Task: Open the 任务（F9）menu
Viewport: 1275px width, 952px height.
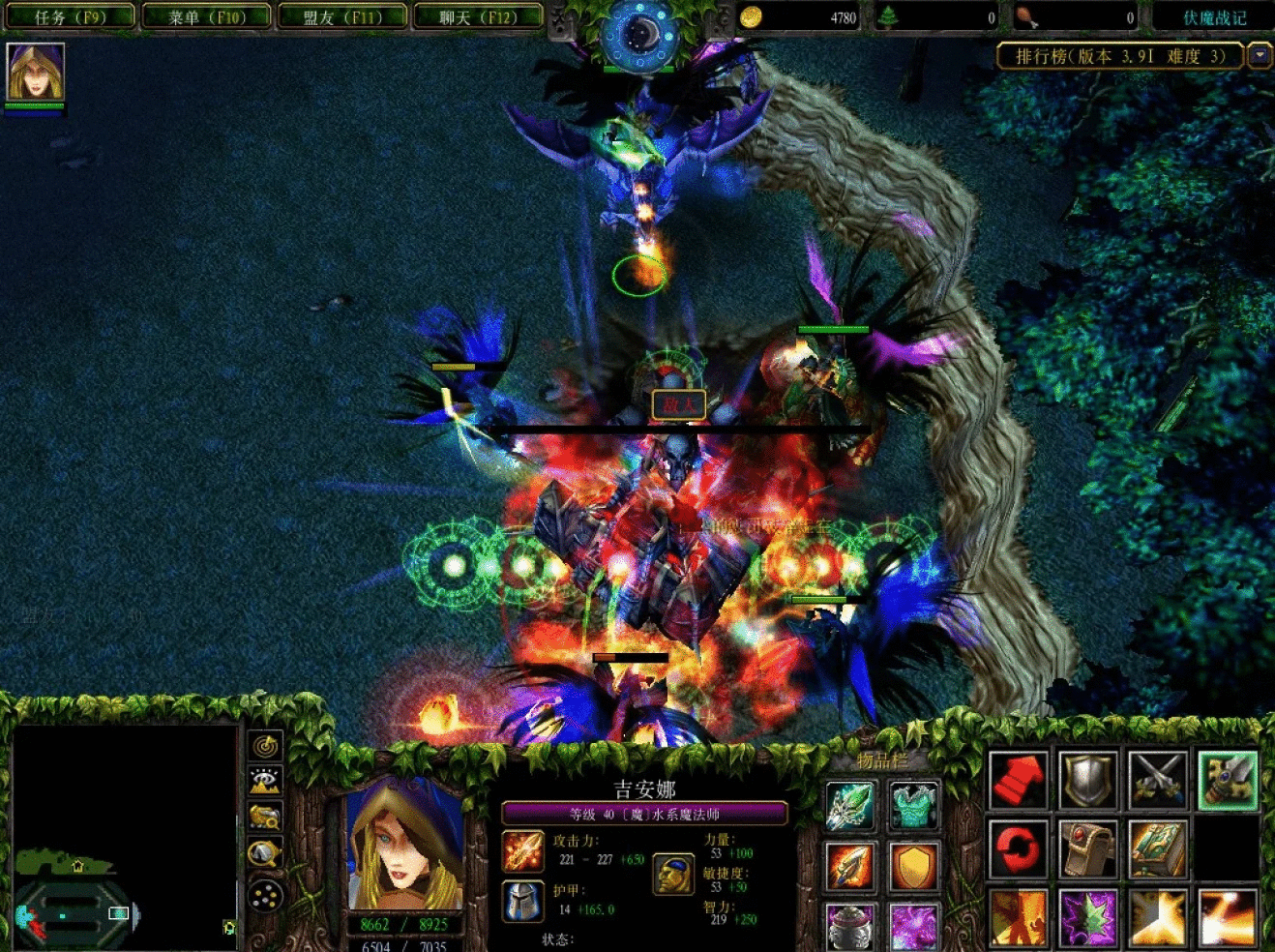Action: [x=71, y=16]
